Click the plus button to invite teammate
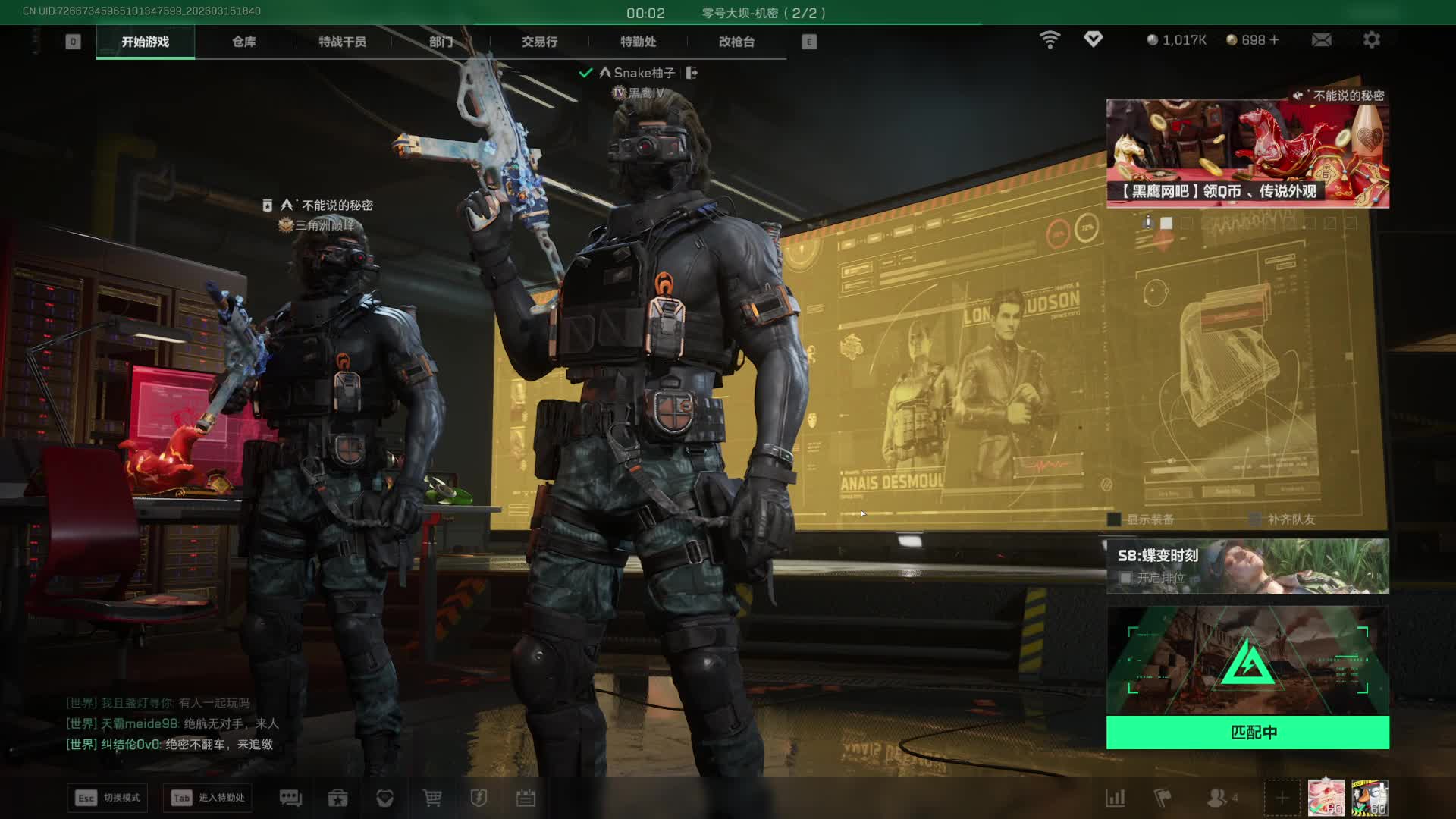The height and width of the screenshot is (819, 1456). click(x=1282, y=798)
